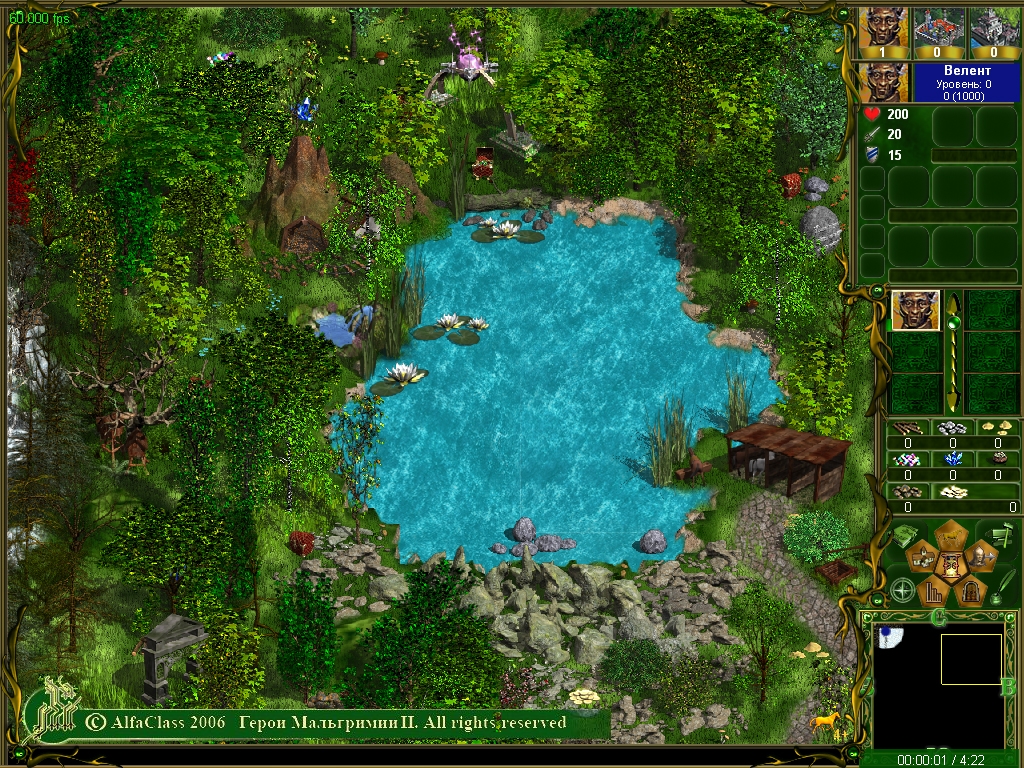Screen dimensions: 1024x768
Task: Click the round compass icon
Action: click(903, 590)
